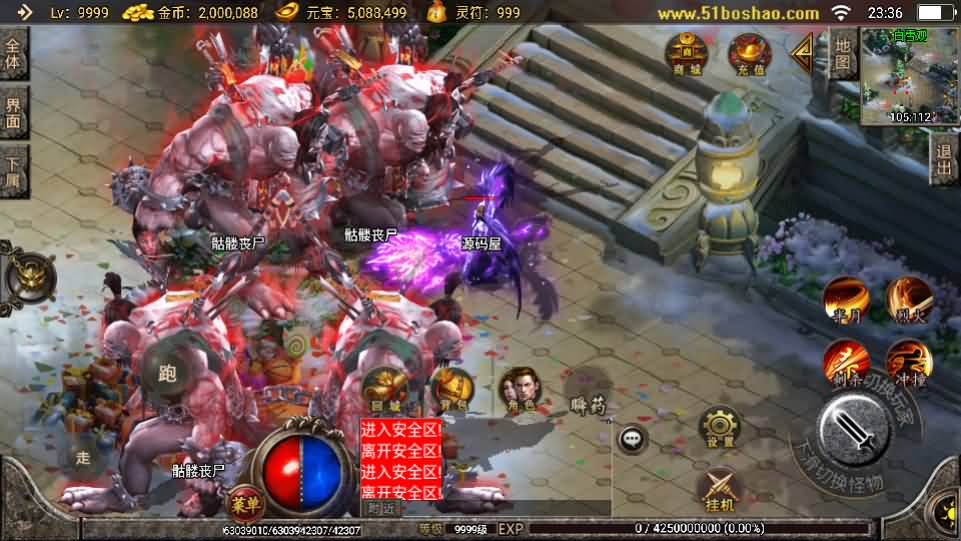961x541 pixels.
Task: Switch movement to 跑 run mode
Action: tap(168, 373)
